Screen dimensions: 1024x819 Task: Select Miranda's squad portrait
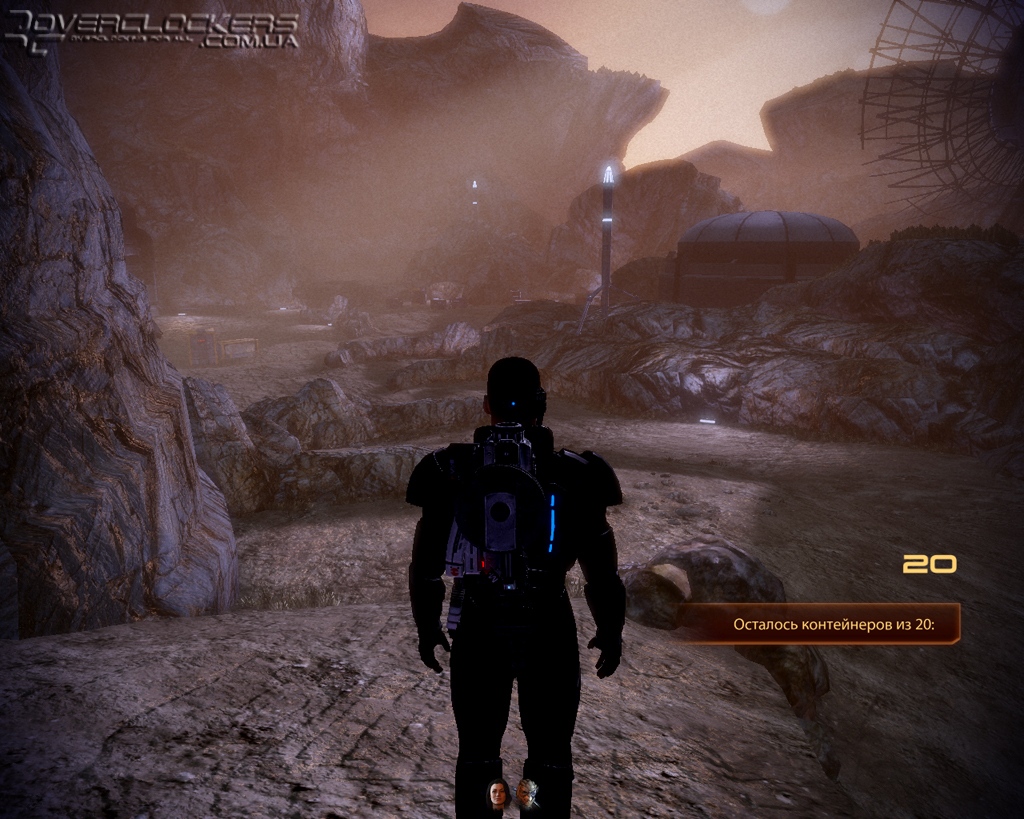(x=497, y=794)
